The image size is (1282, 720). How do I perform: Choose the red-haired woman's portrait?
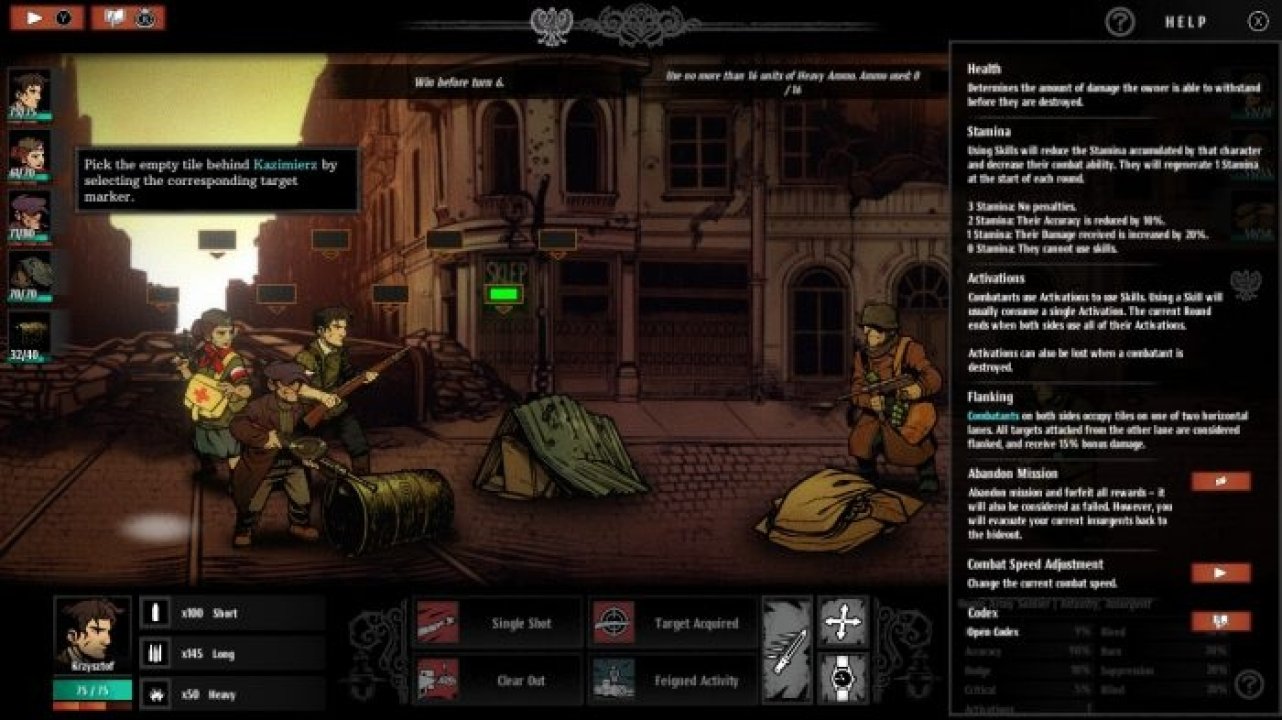[x=29, y=156]
